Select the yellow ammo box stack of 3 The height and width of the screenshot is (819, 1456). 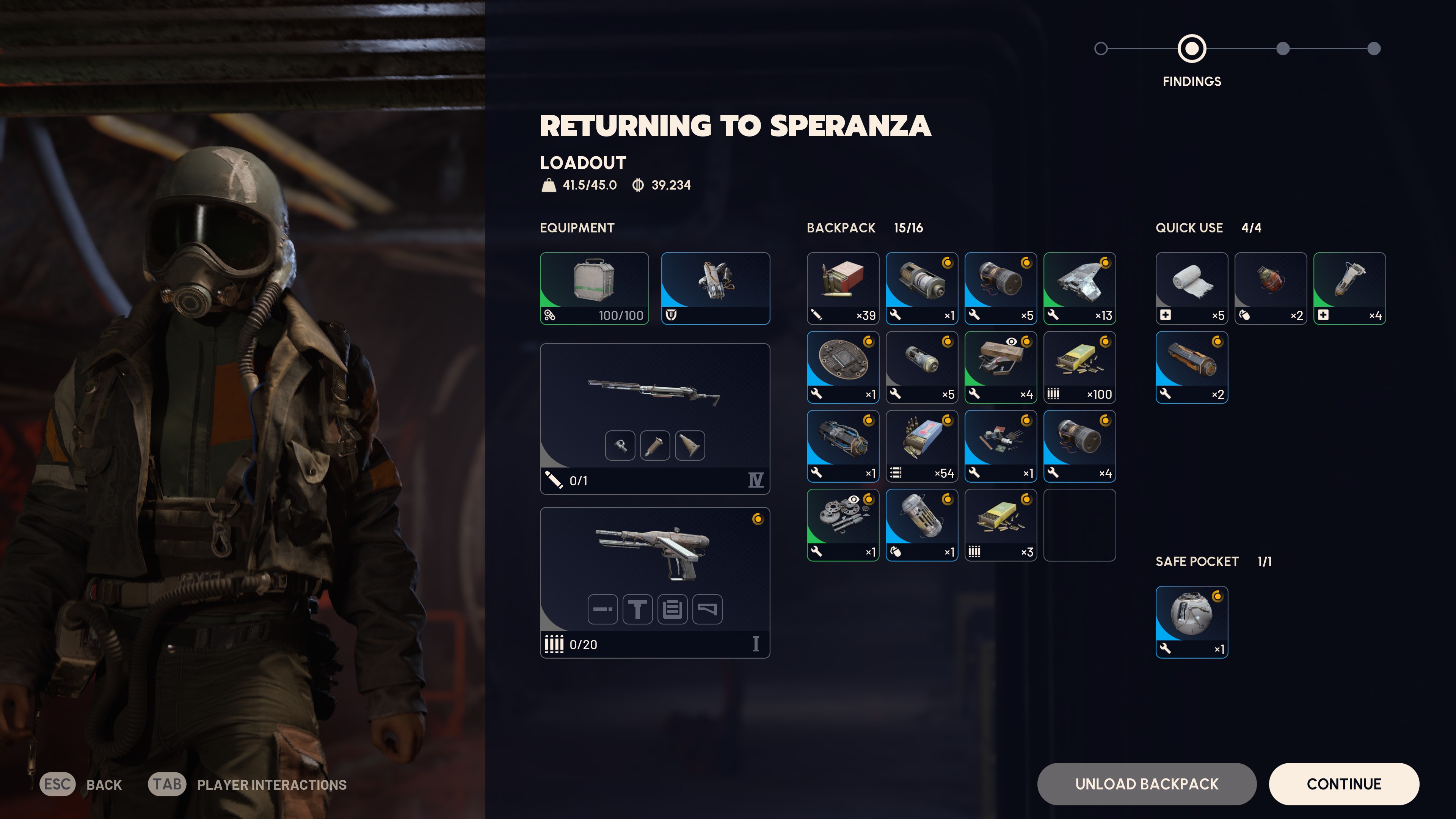point(1001,524)
